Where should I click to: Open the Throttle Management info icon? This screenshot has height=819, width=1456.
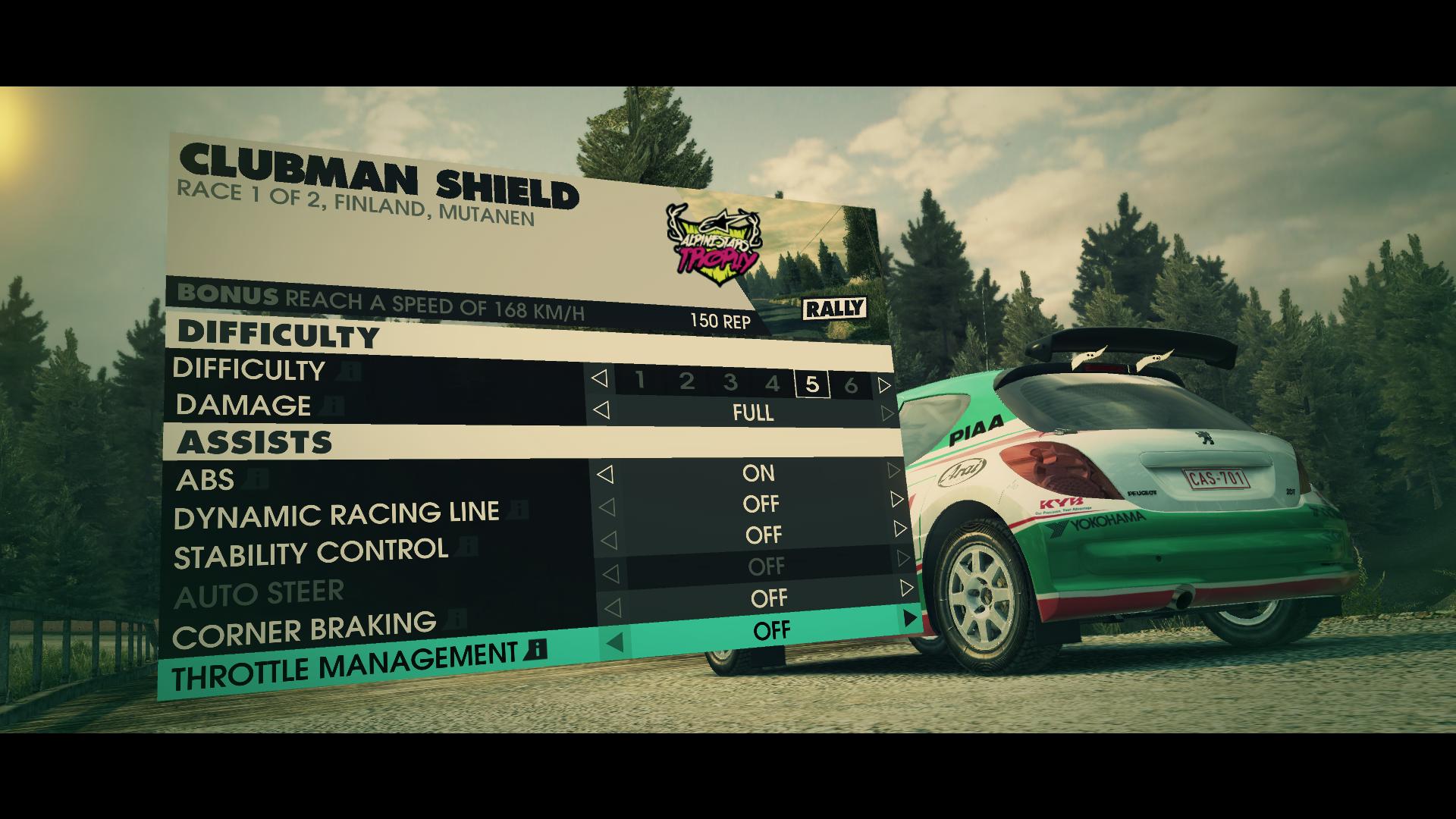point(535,649)
